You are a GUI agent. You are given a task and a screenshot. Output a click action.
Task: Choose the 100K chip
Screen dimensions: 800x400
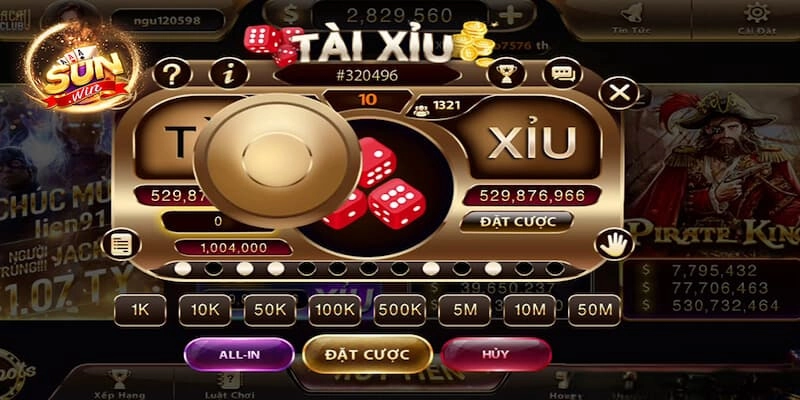[335, 310]
